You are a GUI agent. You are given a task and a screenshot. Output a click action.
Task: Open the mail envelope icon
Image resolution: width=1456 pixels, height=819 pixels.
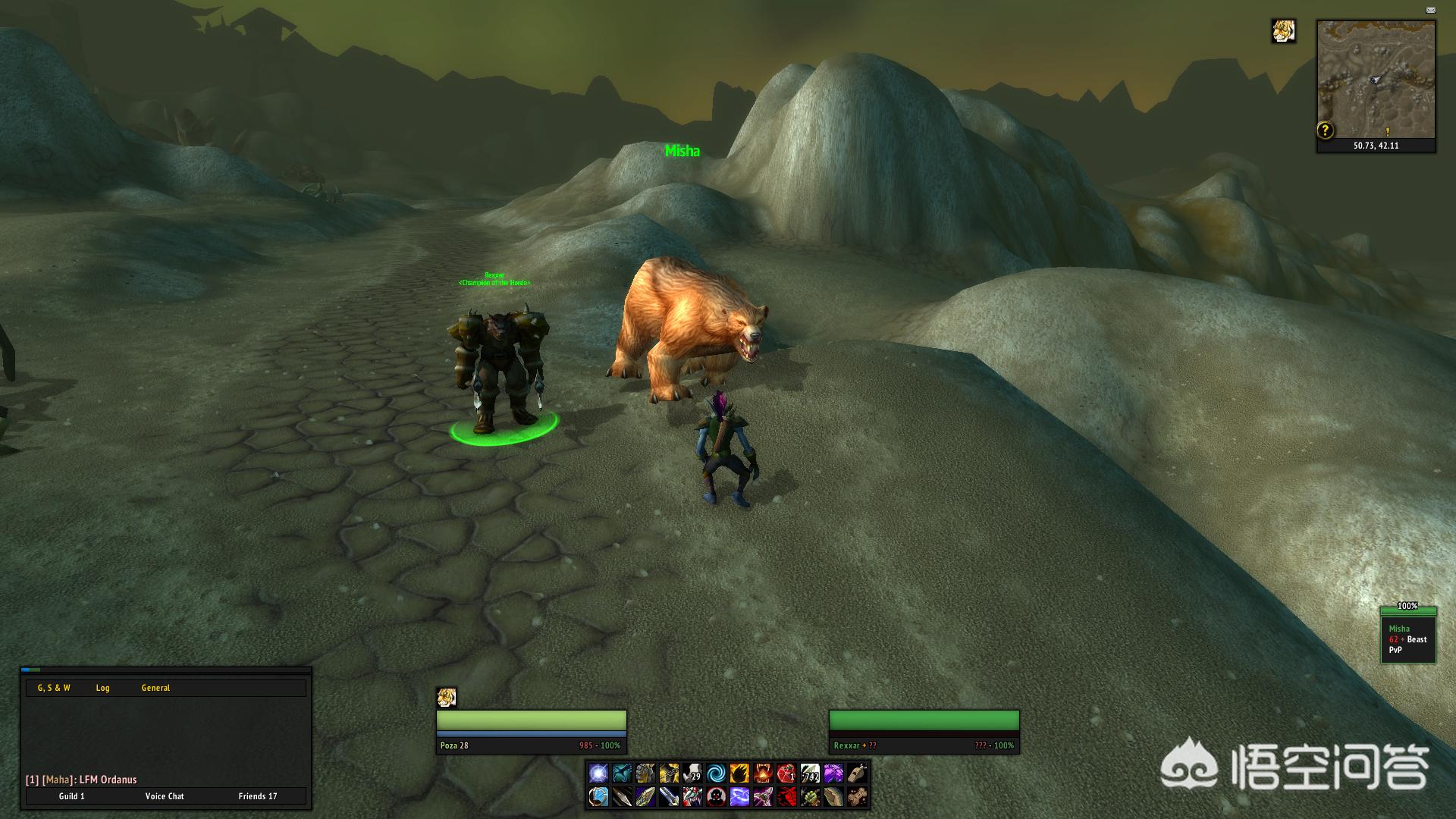pos(1430,11)
